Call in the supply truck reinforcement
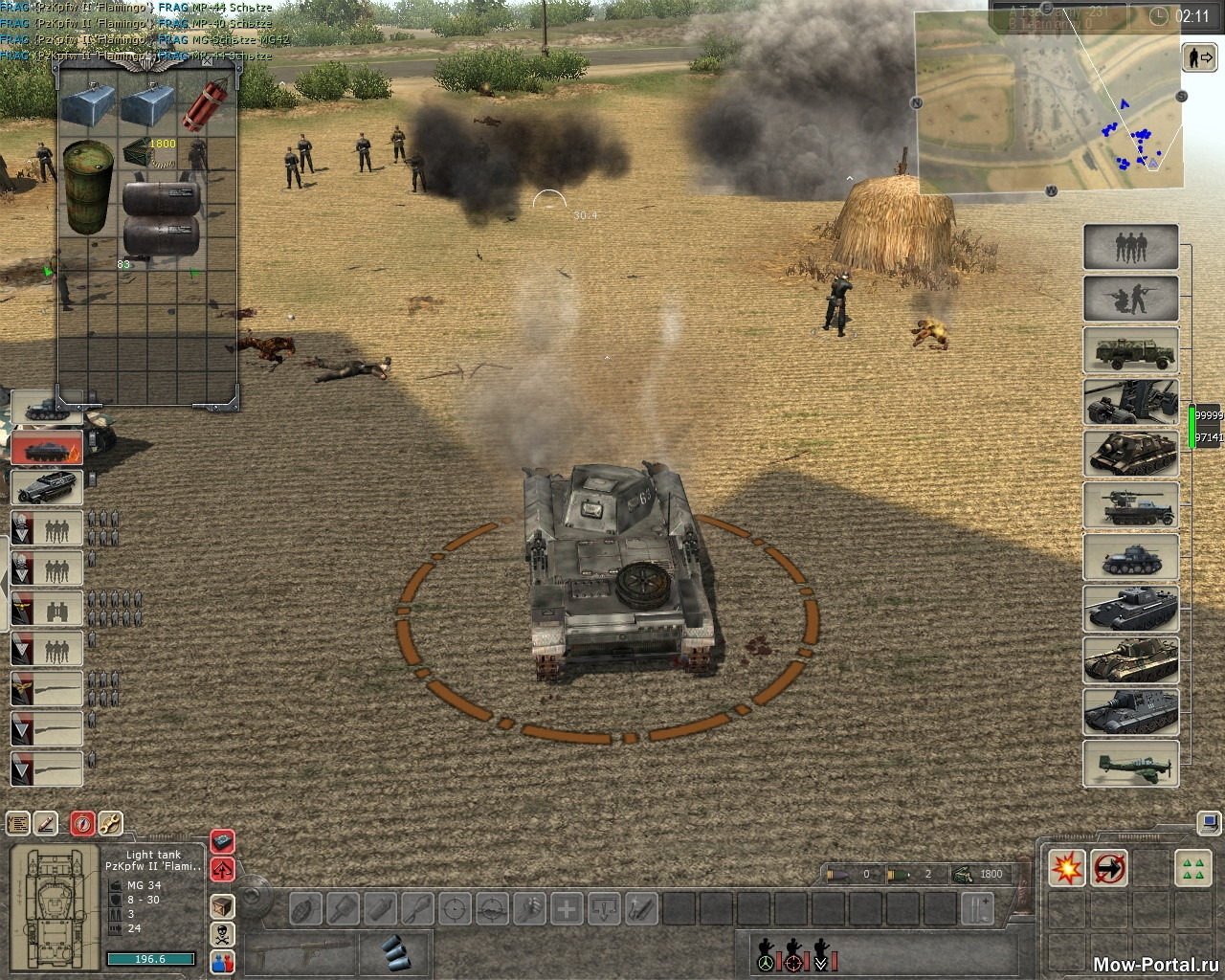 coord(1130,350)
